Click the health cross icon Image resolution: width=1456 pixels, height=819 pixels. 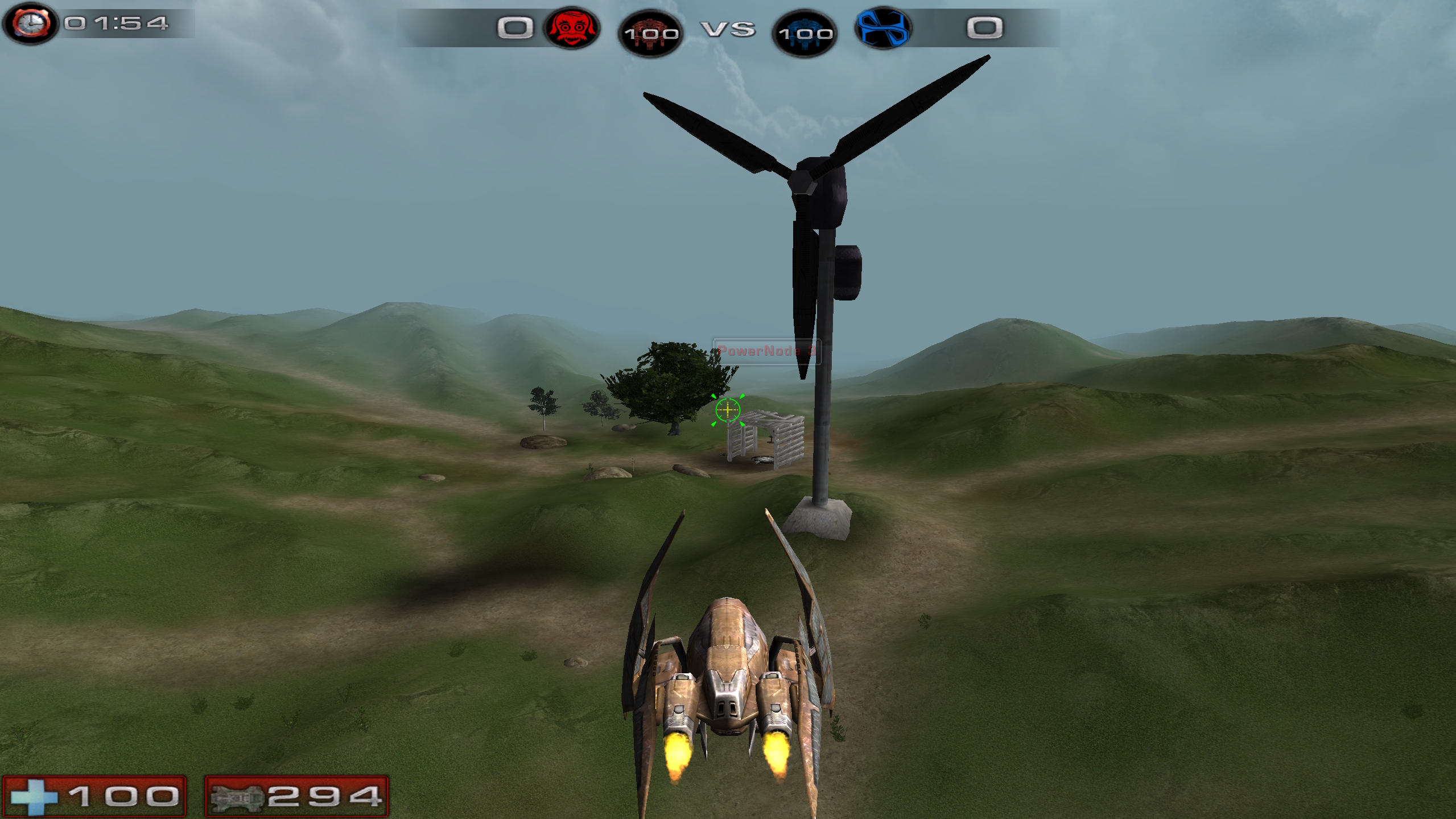point(34,796)
